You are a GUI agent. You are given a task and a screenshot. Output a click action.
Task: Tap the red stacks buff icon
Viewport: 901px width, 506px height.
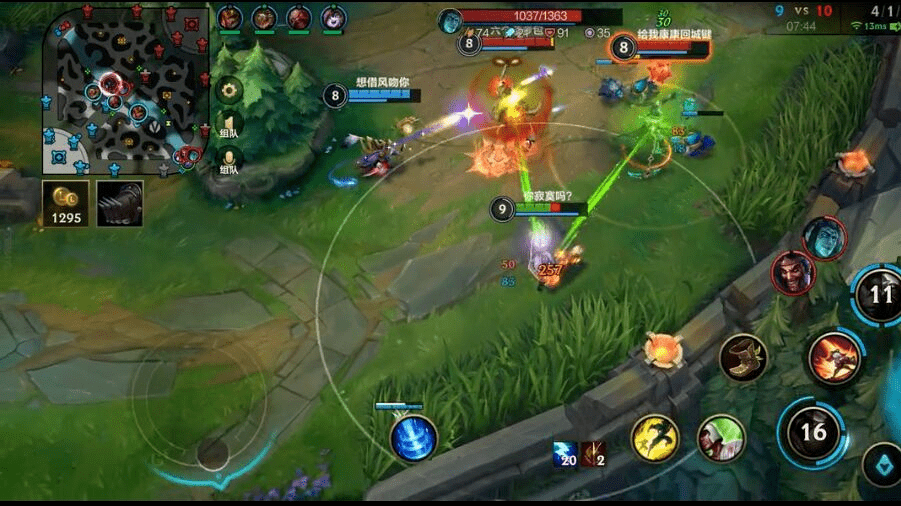click(x=594, y=453)
